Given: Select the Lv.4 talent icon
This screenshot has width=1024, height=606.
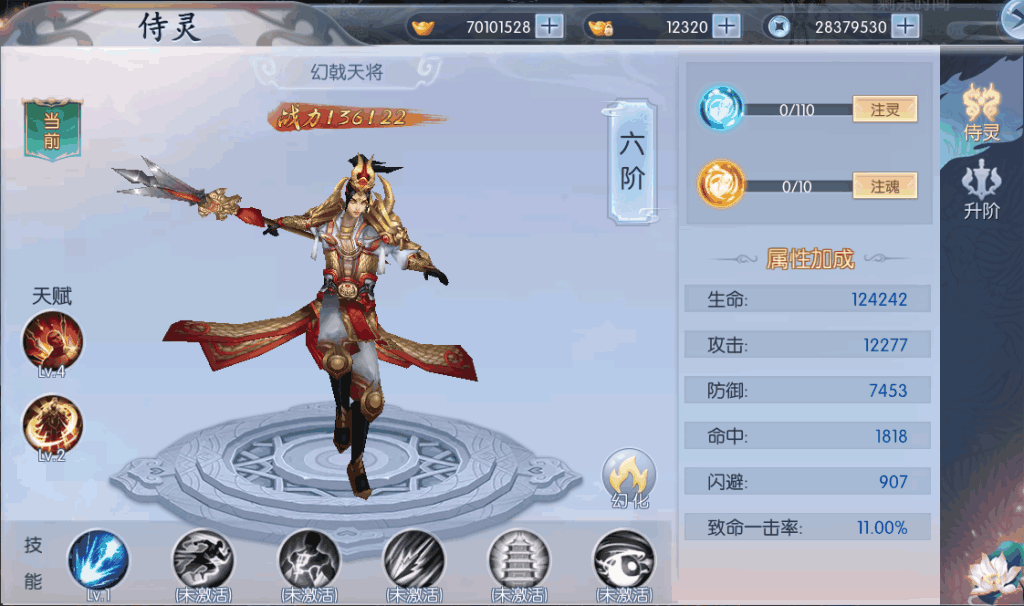Looking at the screenshot, I should click(52, 342).
